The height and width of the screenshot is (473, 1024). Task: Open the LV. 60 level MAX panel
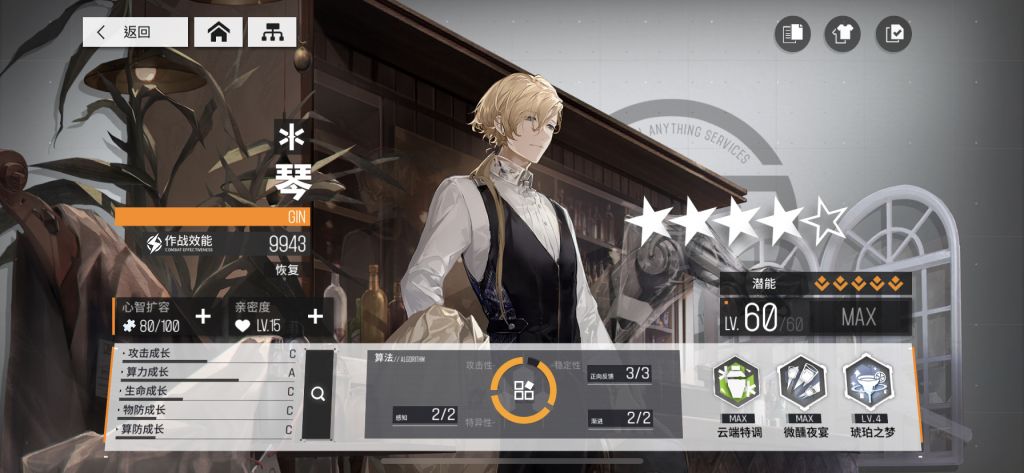(815, 318)
